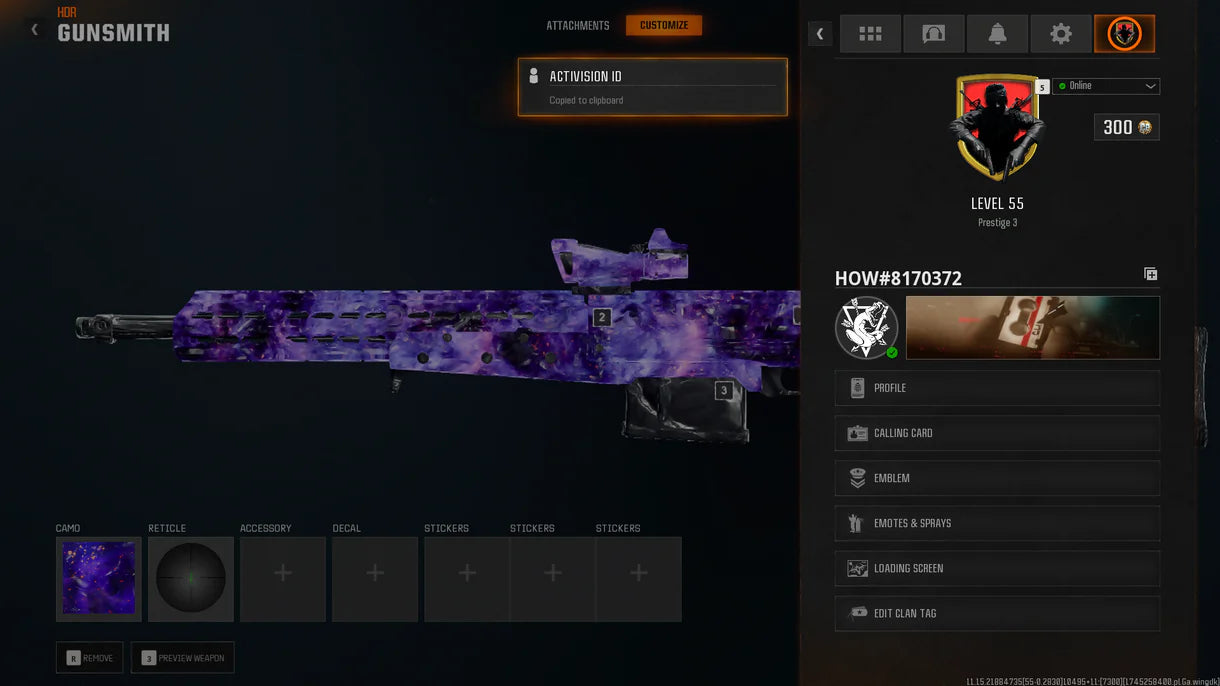Click Edit Clan Tag
The width and height of the screenshot is (1220, 686).
click(x=997, y=613)
